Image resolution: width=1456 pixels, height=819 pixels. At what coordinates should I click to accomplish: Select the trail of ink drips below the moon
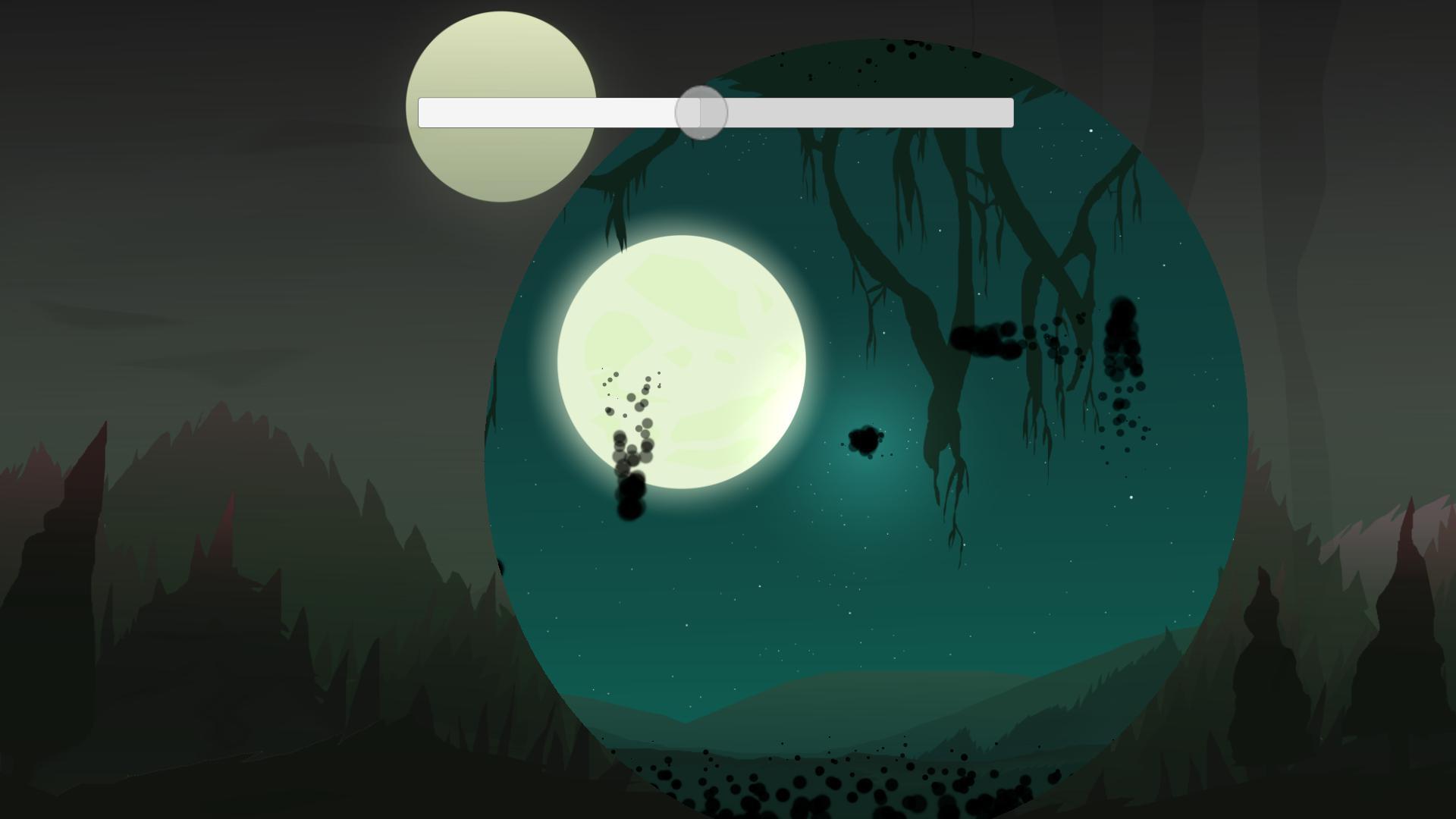click(628, 455)
